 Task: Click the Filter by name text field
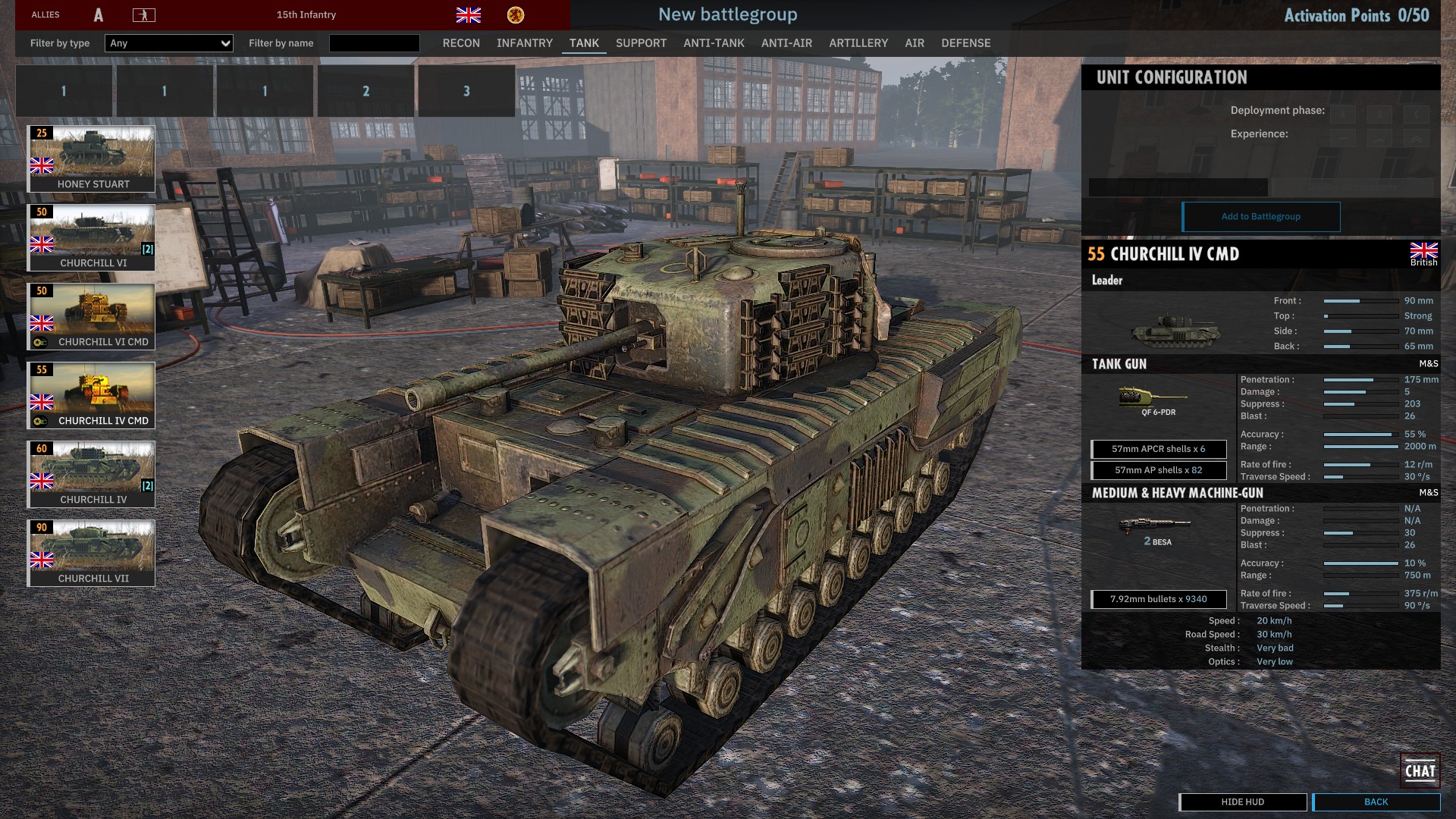click(374, 43)
